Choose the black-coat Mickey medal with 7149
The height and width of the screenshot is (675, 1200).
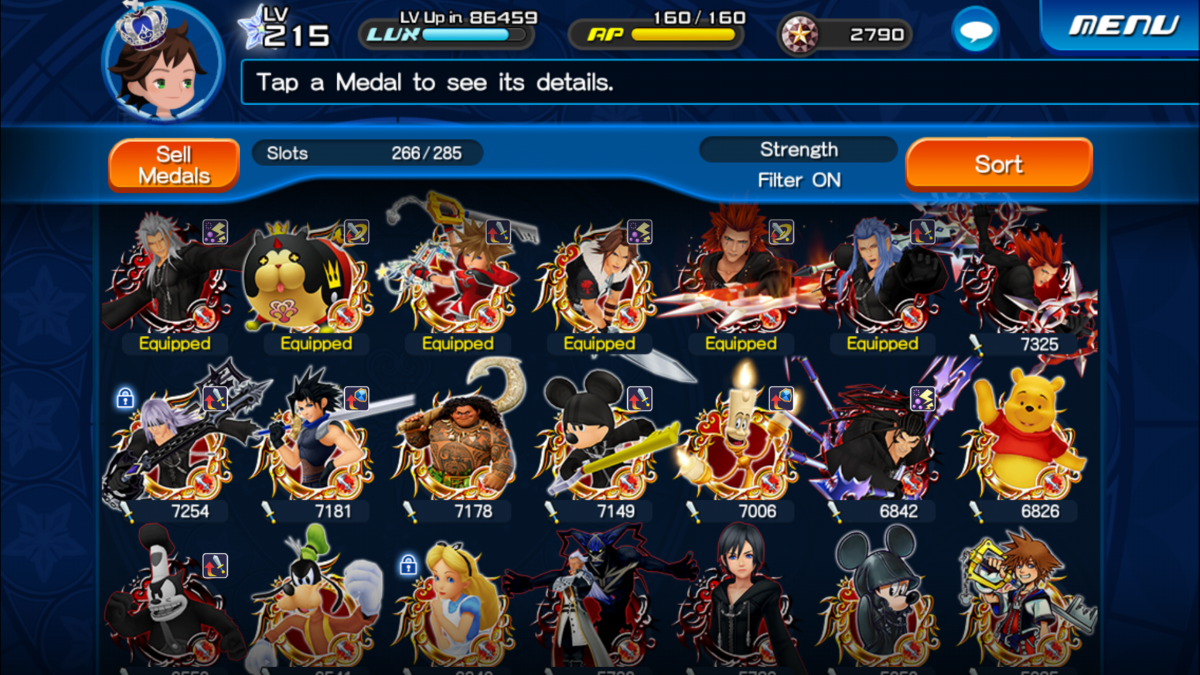[597, 440]
